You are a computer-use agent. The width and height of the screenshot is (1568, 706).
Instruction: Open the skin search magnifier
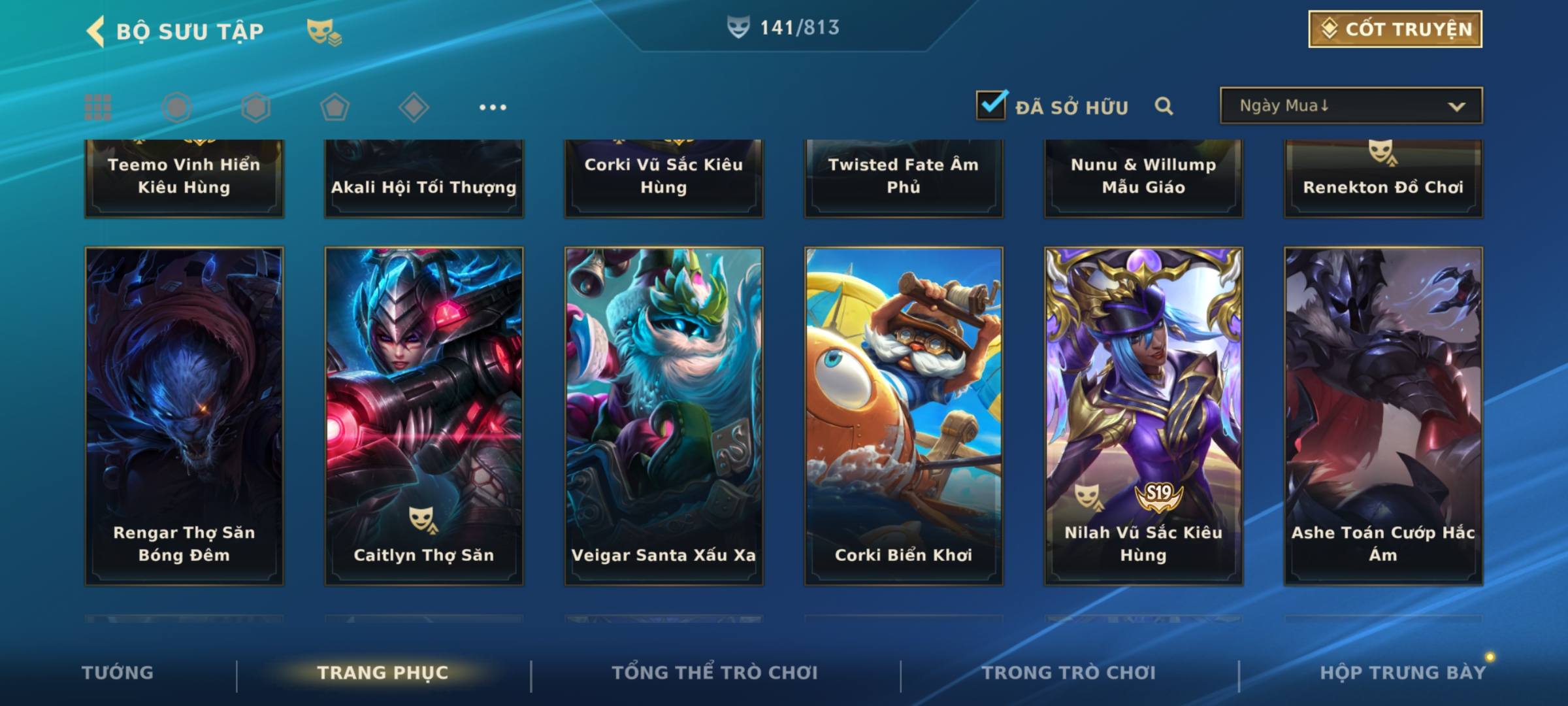point(1164,106)
